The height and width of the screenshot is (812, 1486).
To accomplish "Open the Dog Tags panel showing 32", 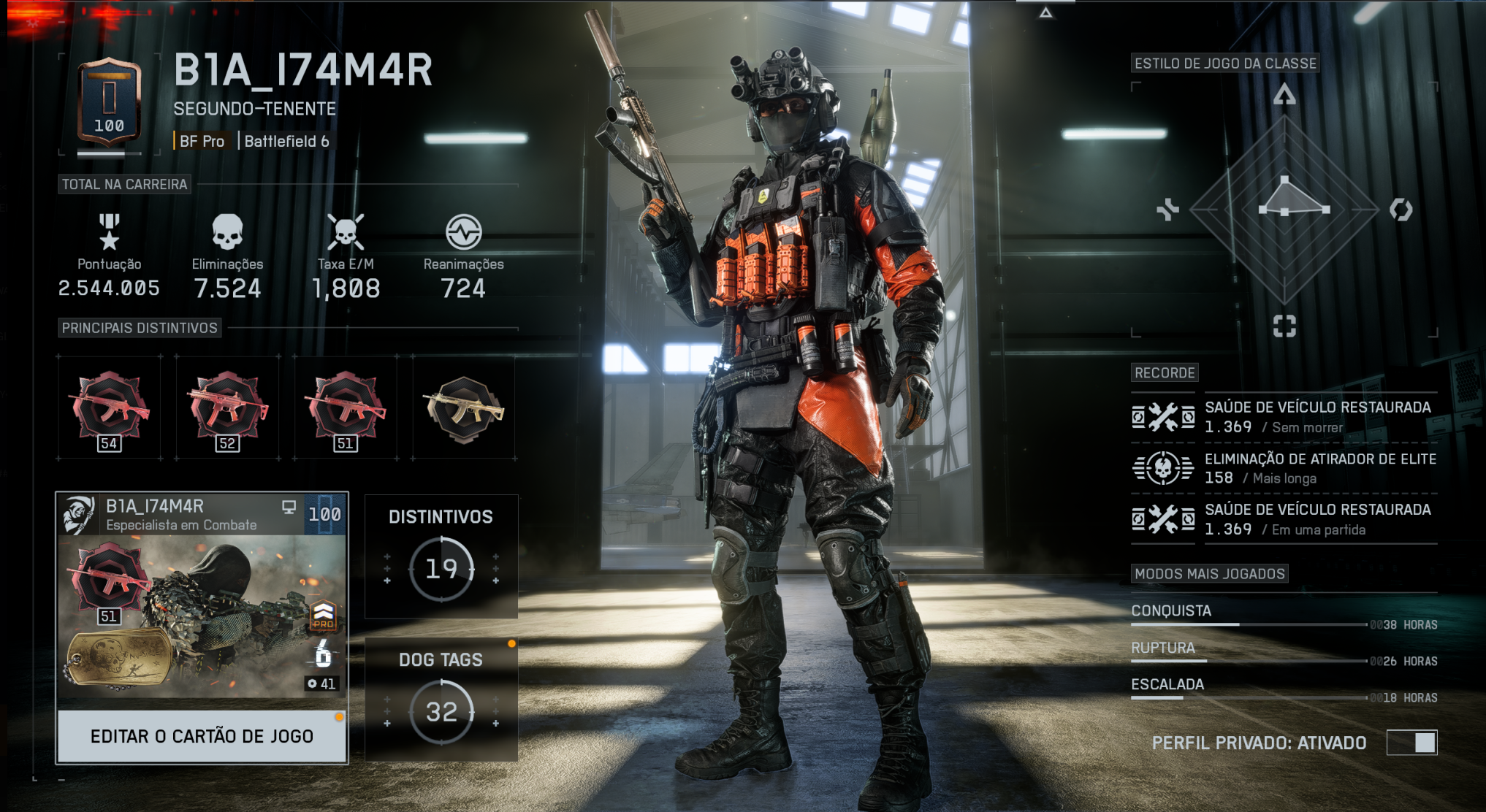I will 441,700.
